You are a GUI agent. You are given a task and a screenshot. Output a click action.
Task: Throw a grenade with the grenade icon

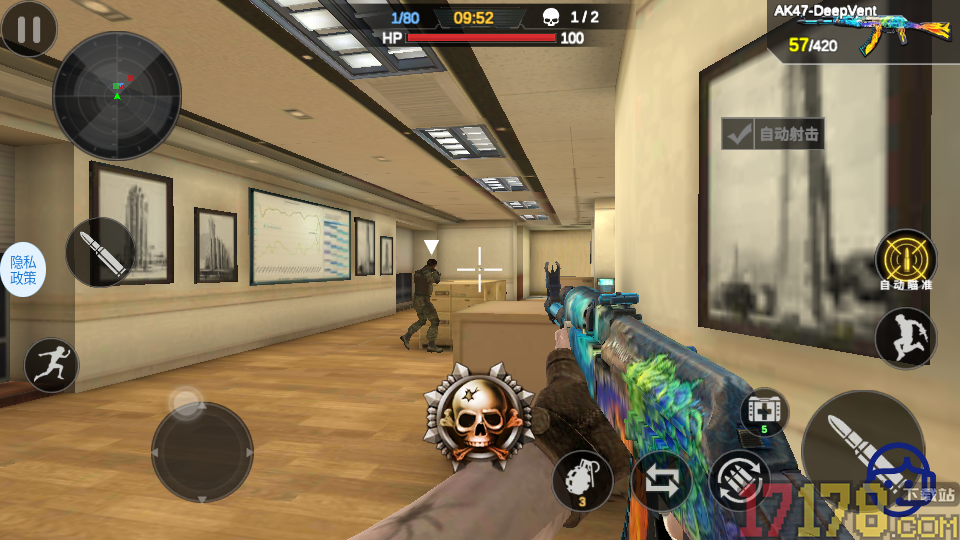pyautogui.click(x=582, y=479)
